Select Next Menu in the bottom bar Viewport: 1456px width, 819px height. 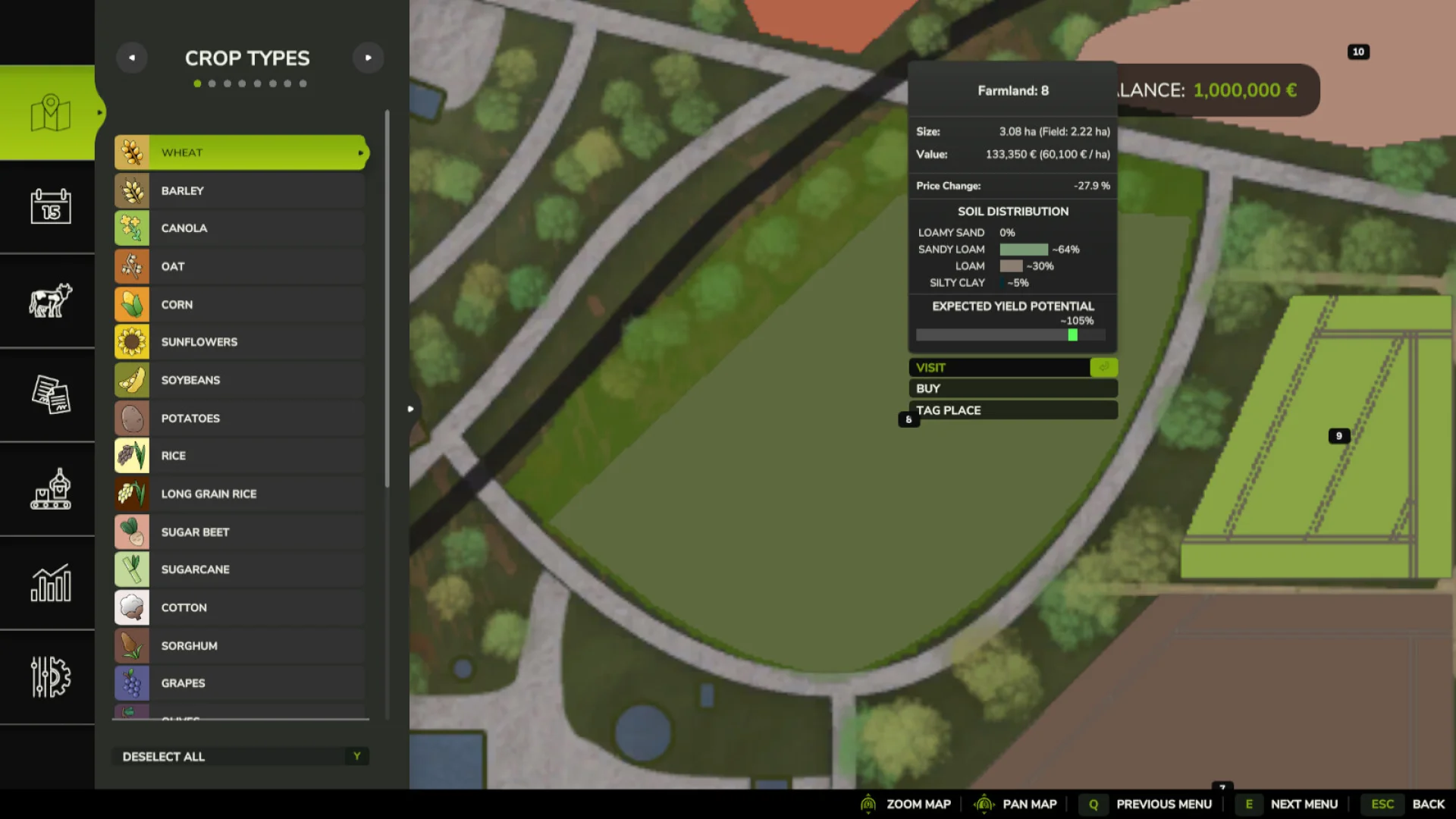[x=1303, y=804]
